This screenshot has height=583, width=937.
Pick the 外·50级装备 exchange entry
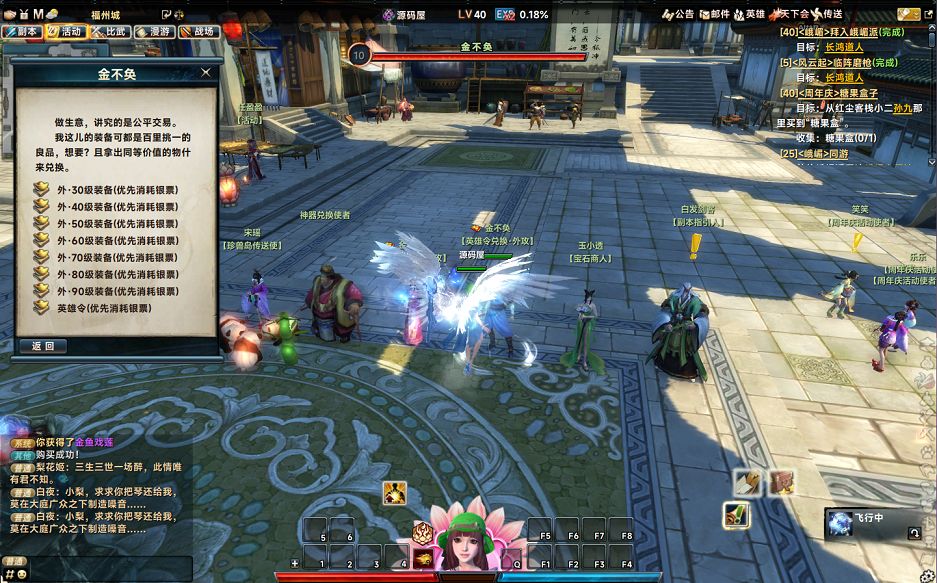pyautogui.click(x=118, y=222)
